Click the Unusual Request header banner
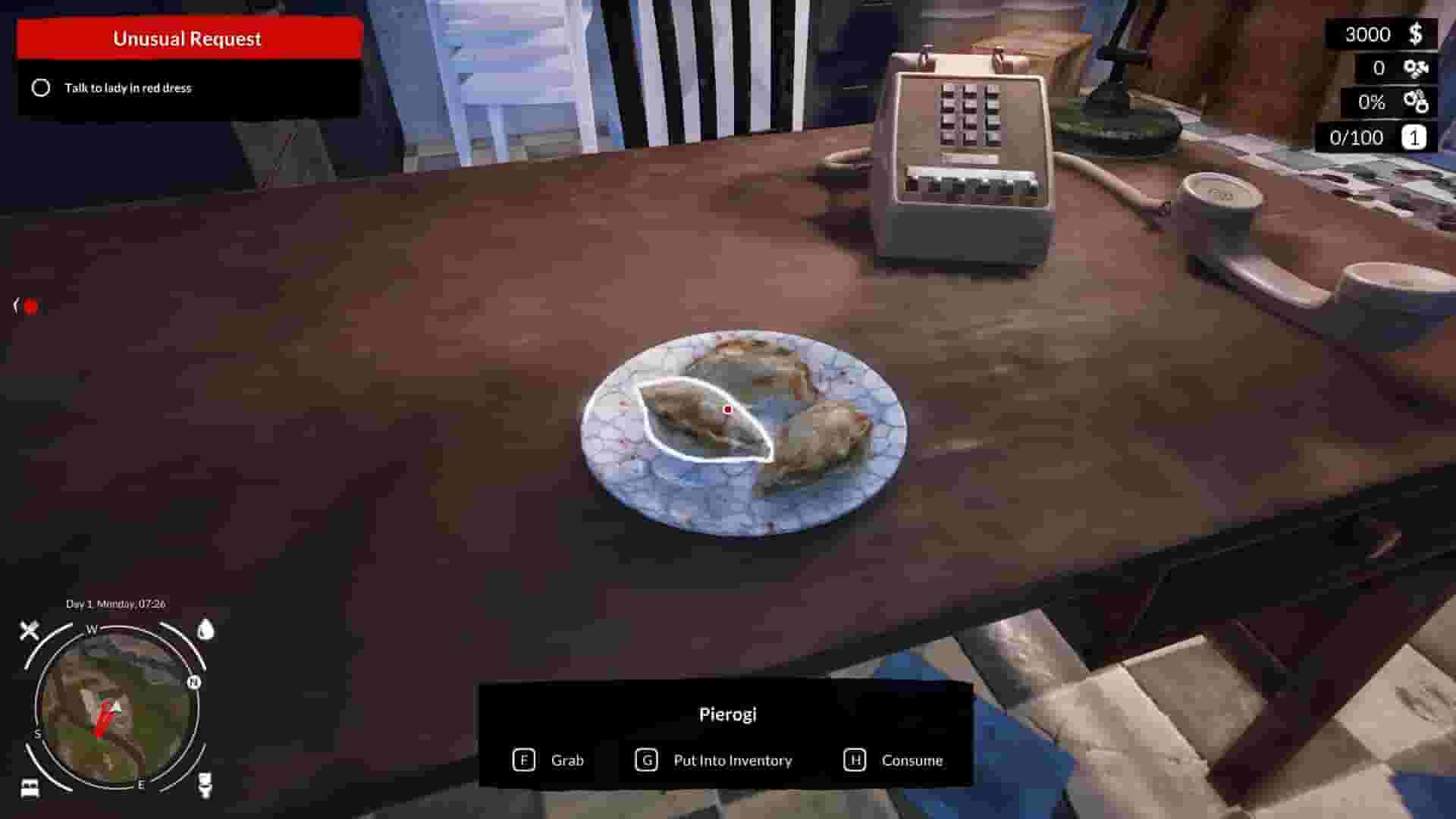Viewport: 1456px width, 819px height. [187, 38]
